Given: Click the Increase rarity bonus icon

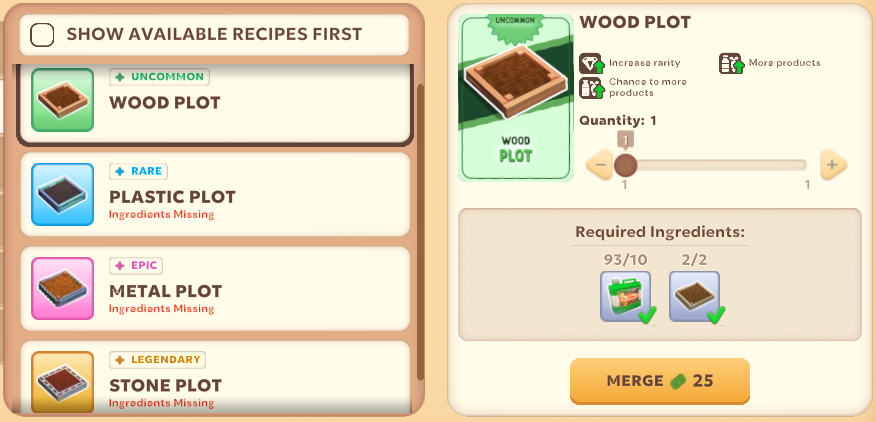Looking at the screenshot, I should click(591, 63).
